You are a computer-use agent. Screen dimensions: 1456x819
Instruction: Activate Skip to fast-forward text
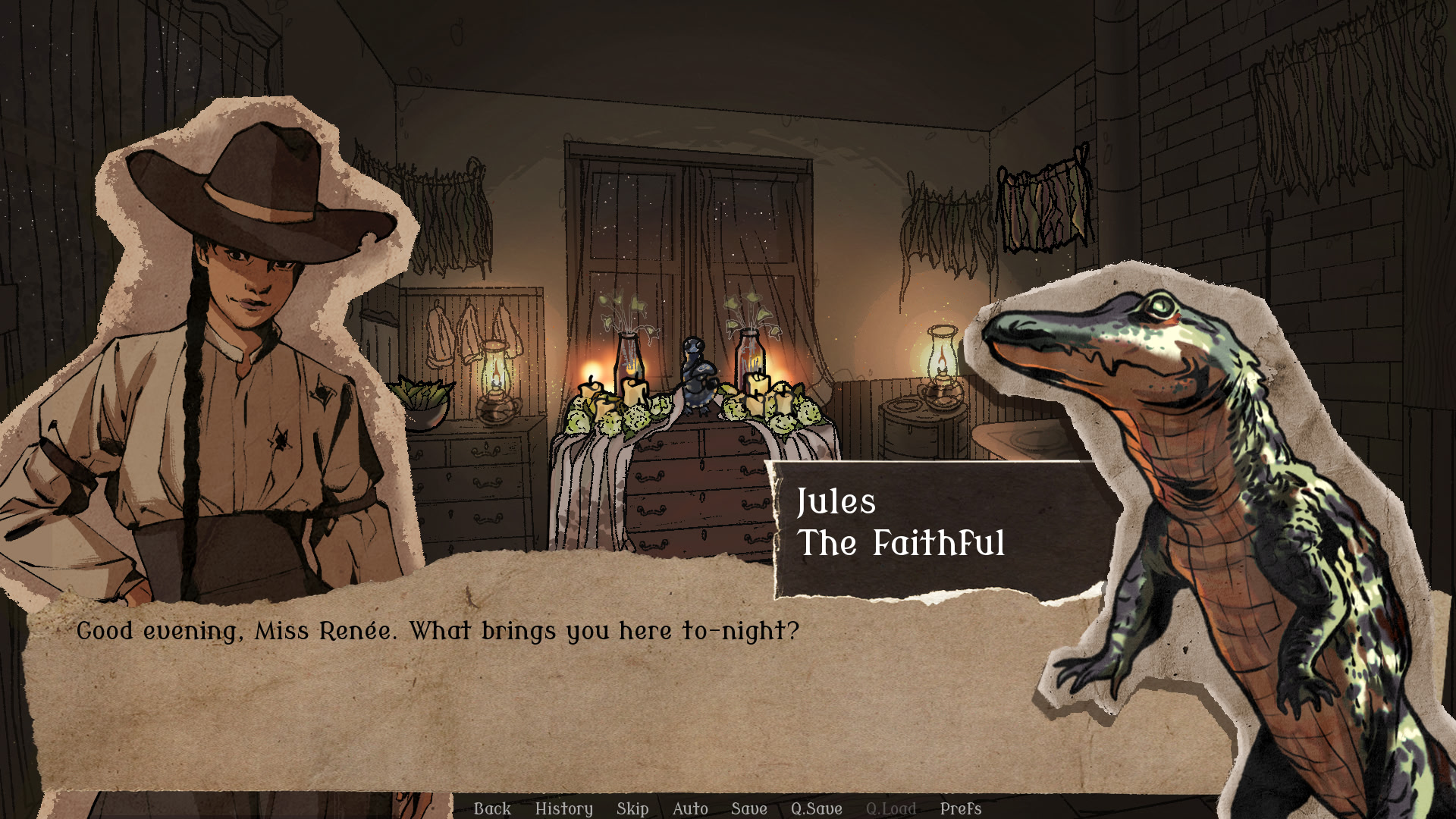point(632,808)
